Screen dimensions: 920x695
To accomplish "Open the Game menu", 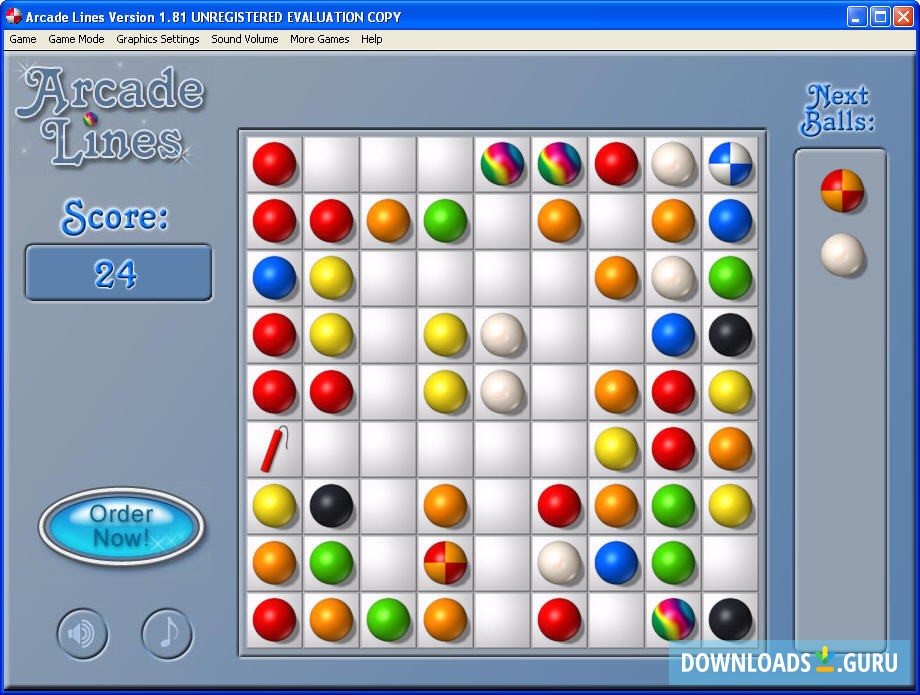I will click(22, 39).
